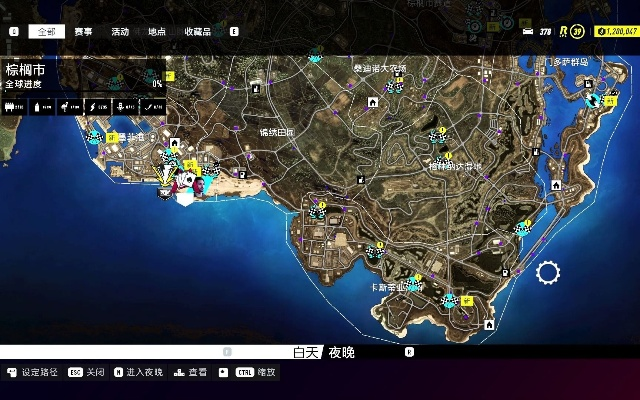The height and width of the screenshot is (400, 640).
Task: Choose 白天 on the day/night selector
Action: point(306,352)
